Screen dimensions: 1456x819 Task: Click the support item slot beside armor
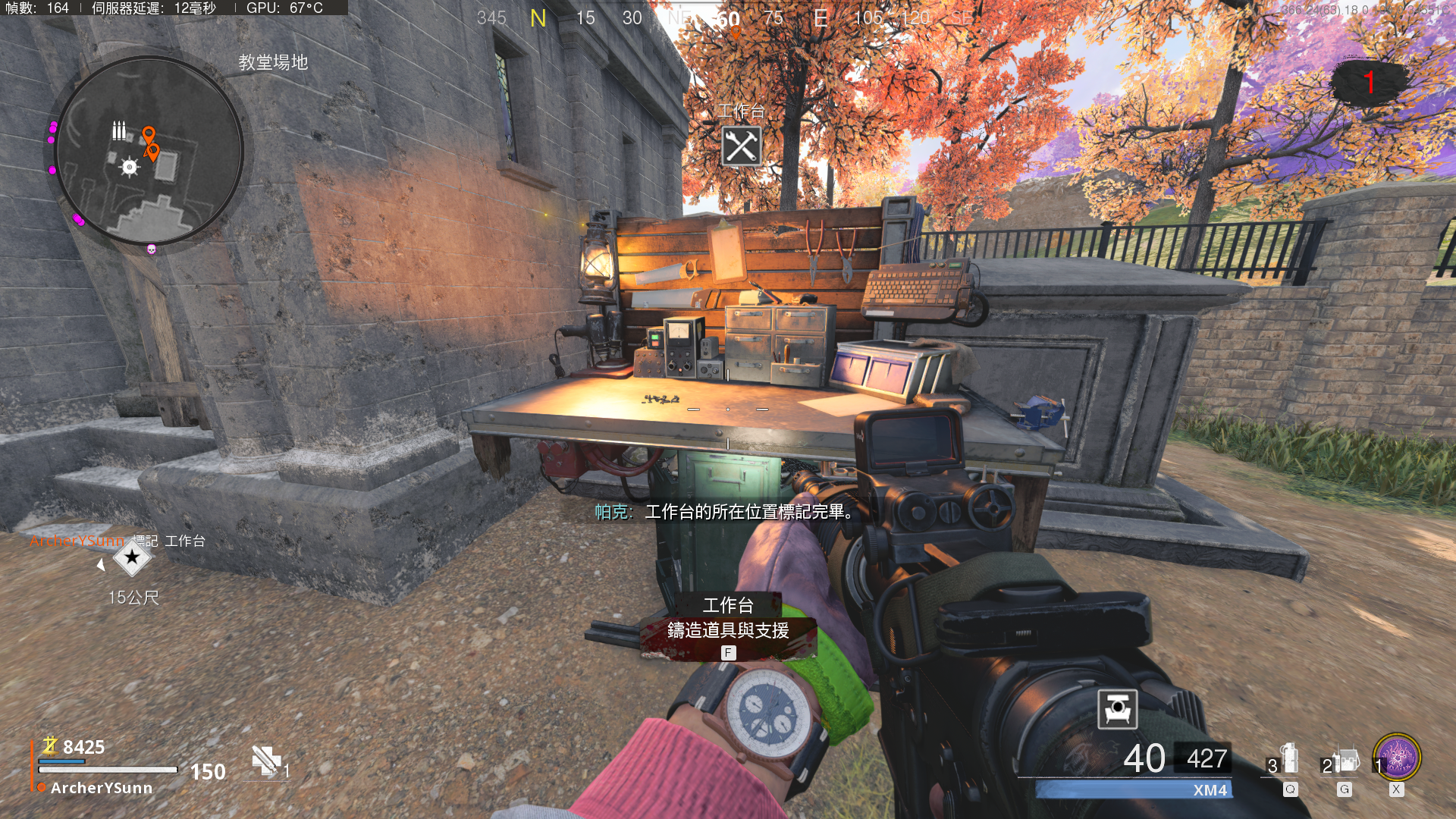(x=267, y=761)
